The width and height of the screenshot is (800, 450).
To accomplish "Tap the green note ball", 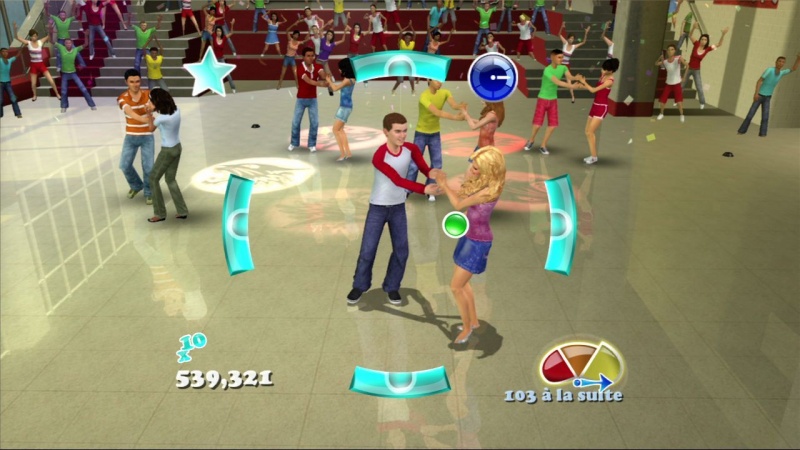I will 456,225.
